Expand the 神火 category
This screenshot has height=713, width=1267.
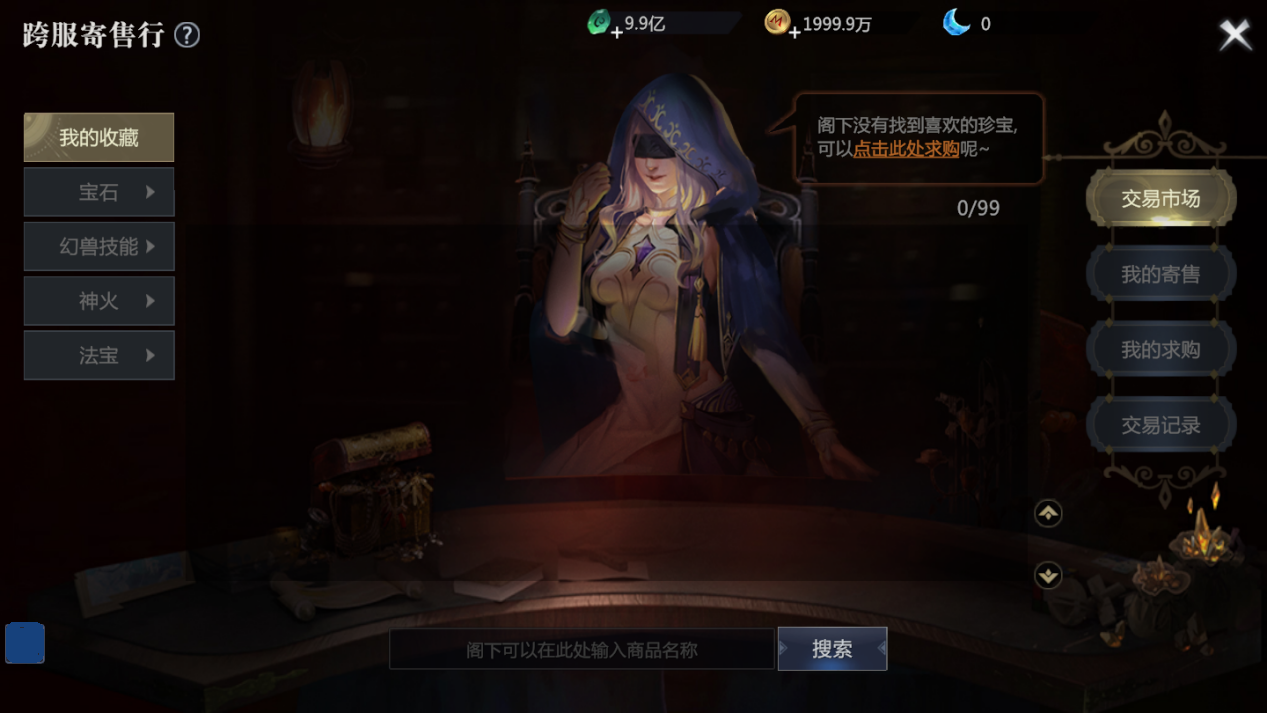(99, 301)
